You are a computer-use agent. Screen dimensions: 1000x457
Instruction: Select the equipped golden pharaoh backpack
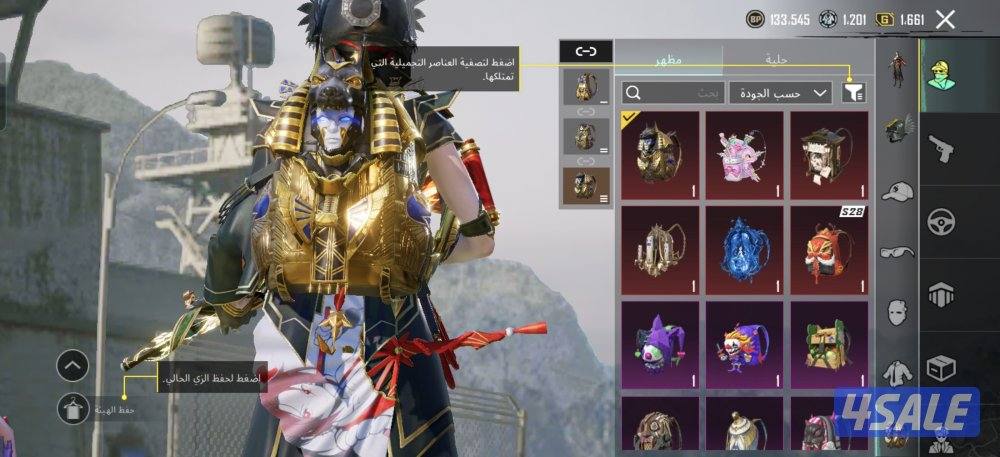(659, 152)
